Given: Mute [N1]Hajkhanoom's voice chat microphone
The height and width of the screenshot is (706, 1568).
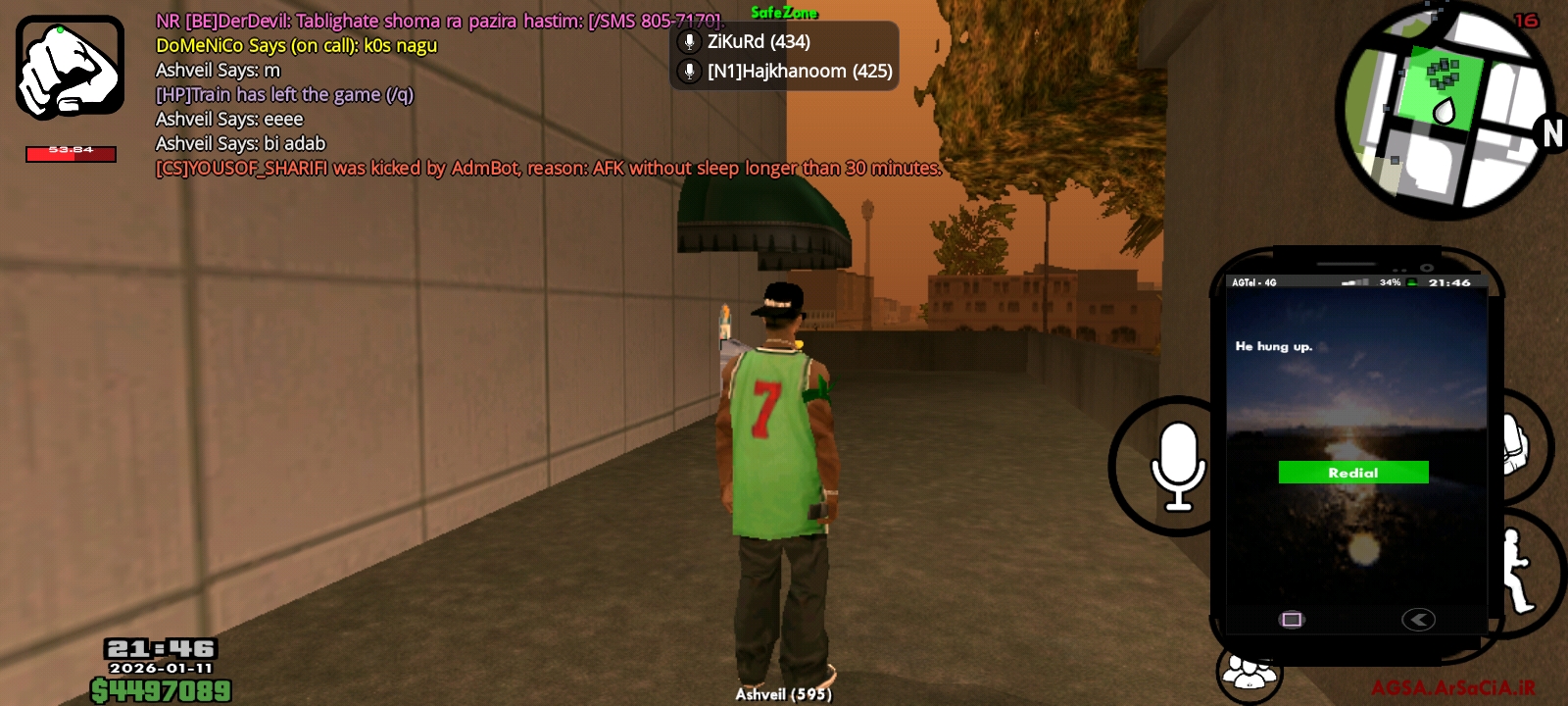Looking at the screenshot, I should (690, 71).
